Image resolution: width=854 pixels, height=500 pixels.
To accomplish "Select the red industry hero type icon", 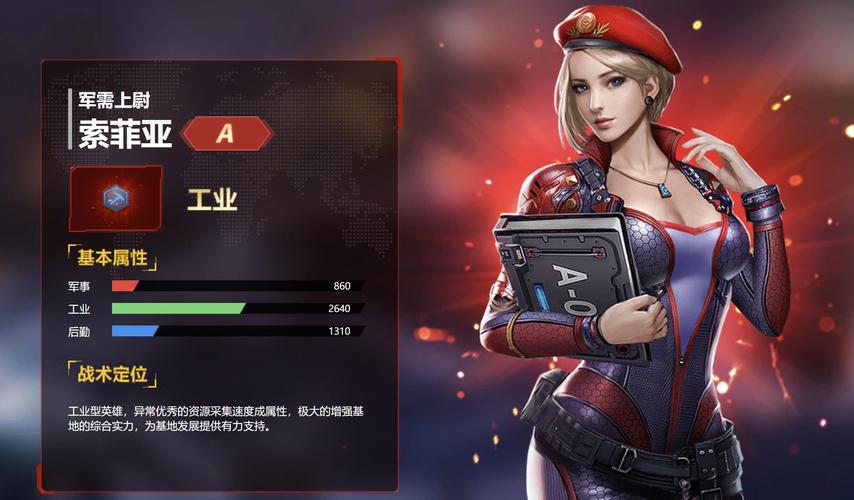I will tap(115, 197).
